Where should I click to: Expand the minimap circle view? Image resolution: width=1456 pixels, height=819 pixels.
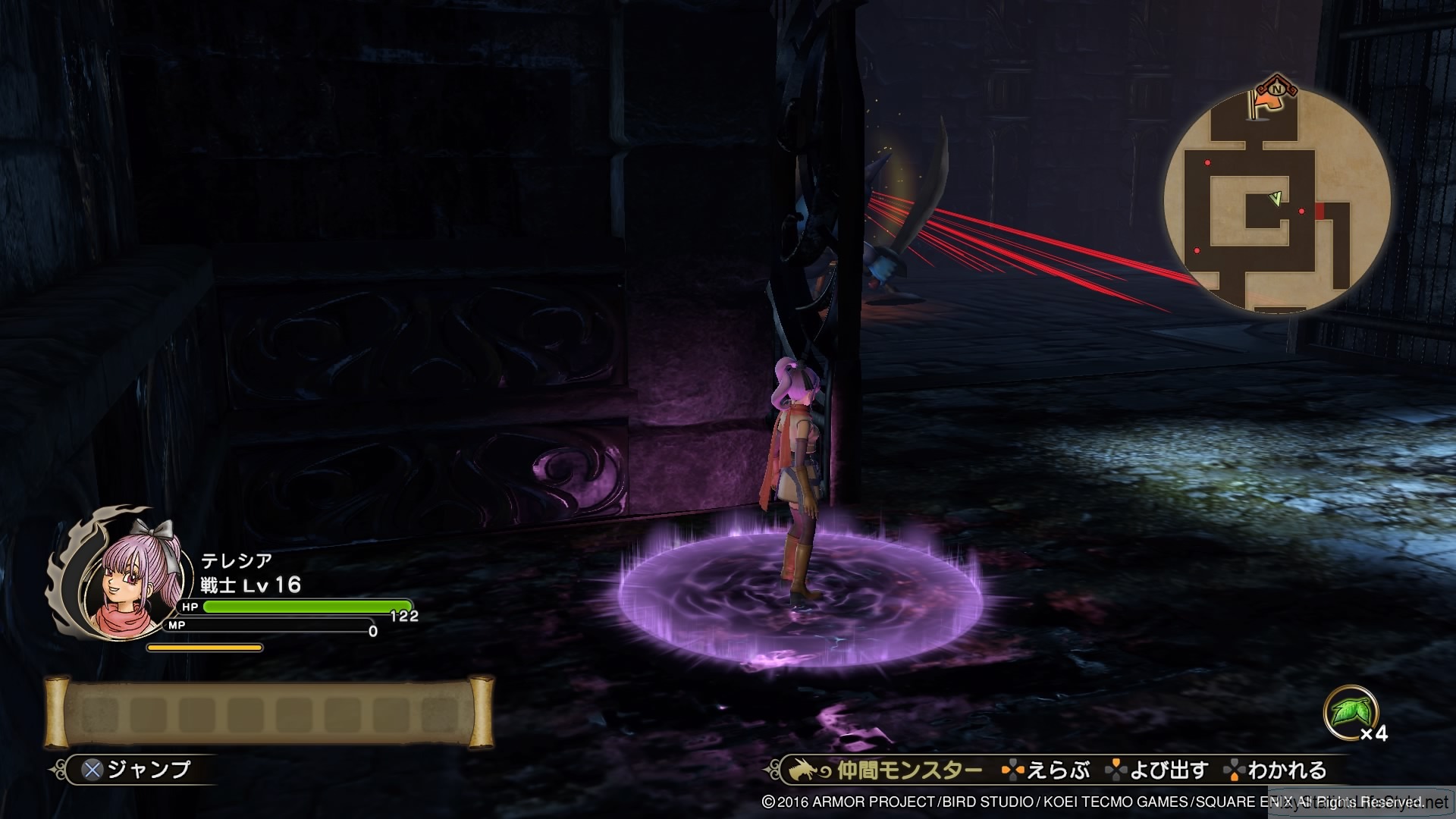point(1282,201)
